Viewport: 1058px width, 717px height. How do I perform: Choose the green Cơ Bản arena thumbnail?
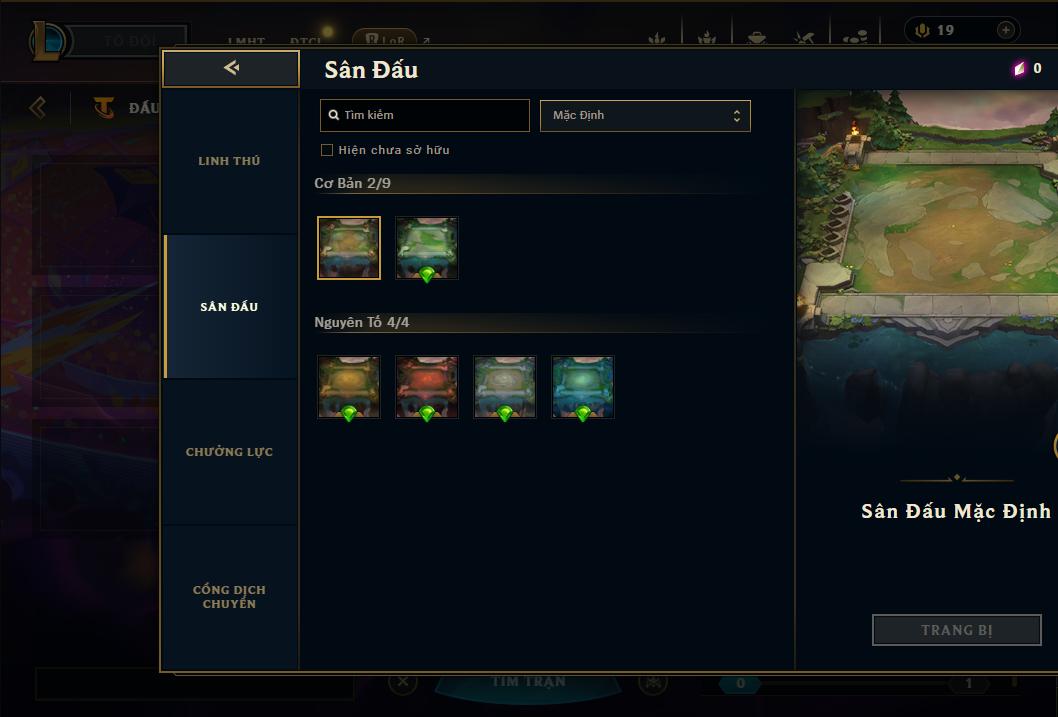[427, 248]
